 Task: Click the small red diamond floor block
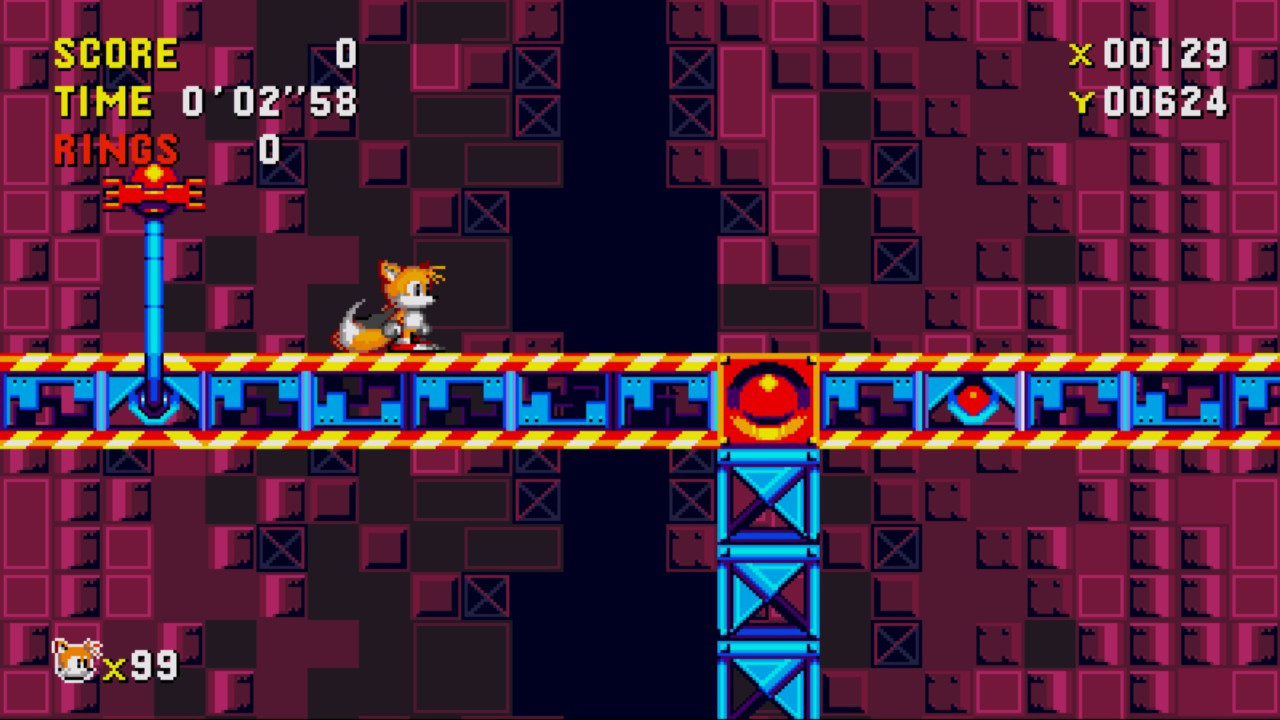973,400
